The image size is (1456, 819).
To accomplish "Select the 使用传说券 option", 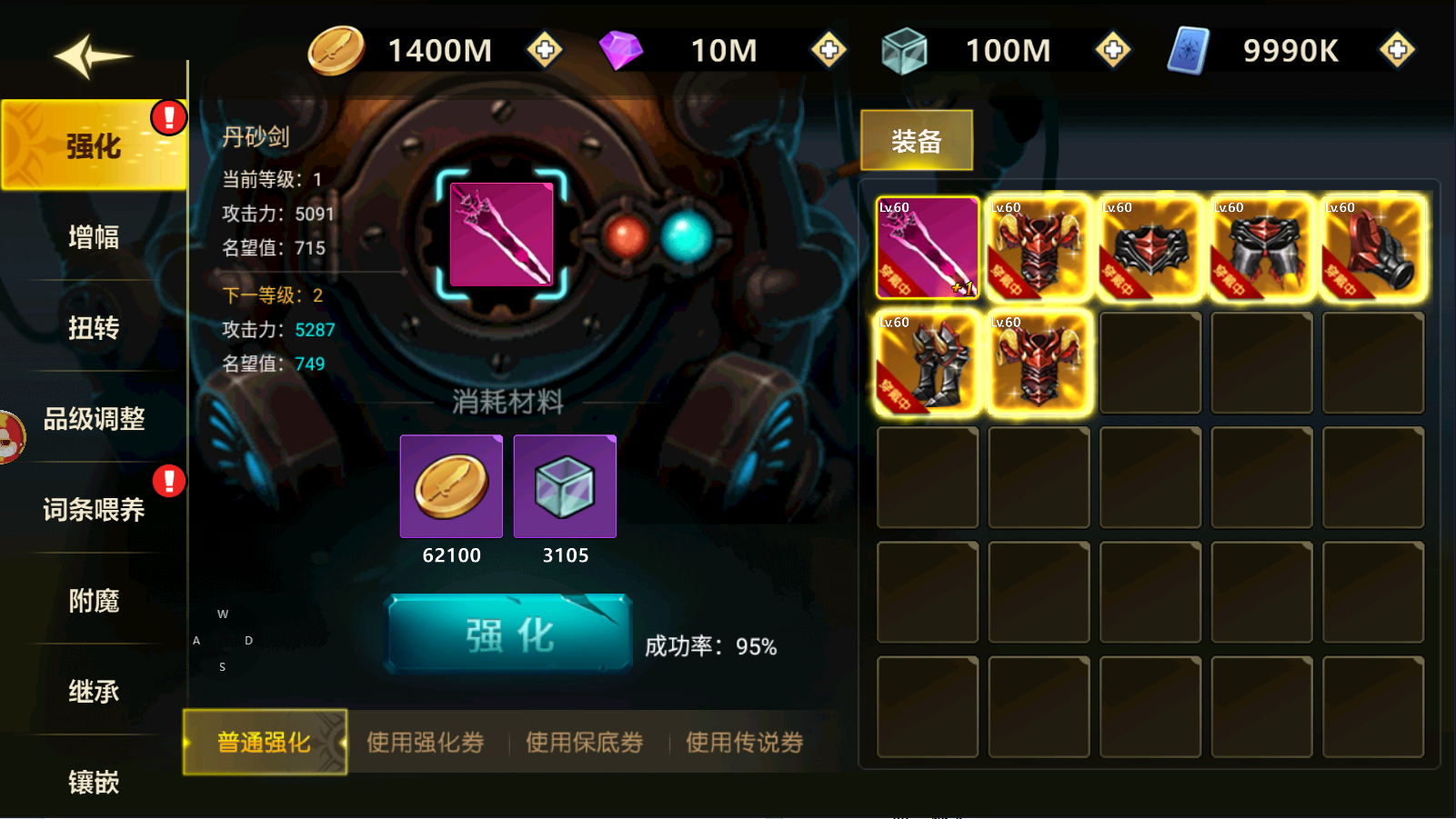I will click(742, 743).
